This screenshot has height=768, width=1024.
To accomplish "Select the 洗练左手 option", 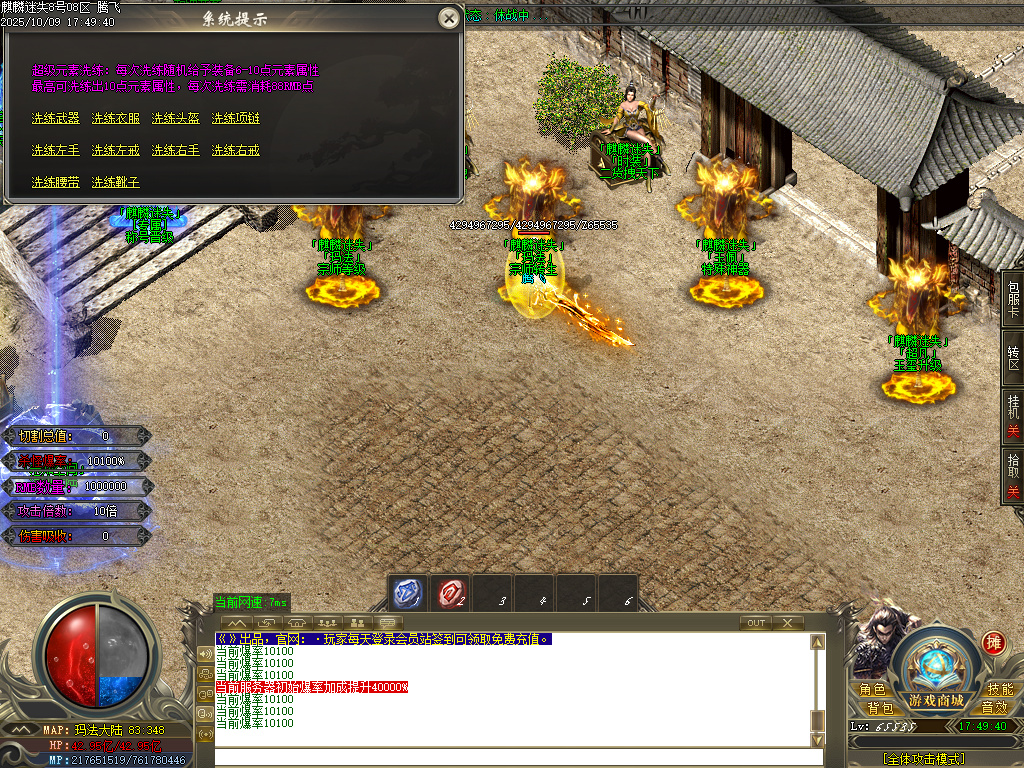I will click(55, 150).
